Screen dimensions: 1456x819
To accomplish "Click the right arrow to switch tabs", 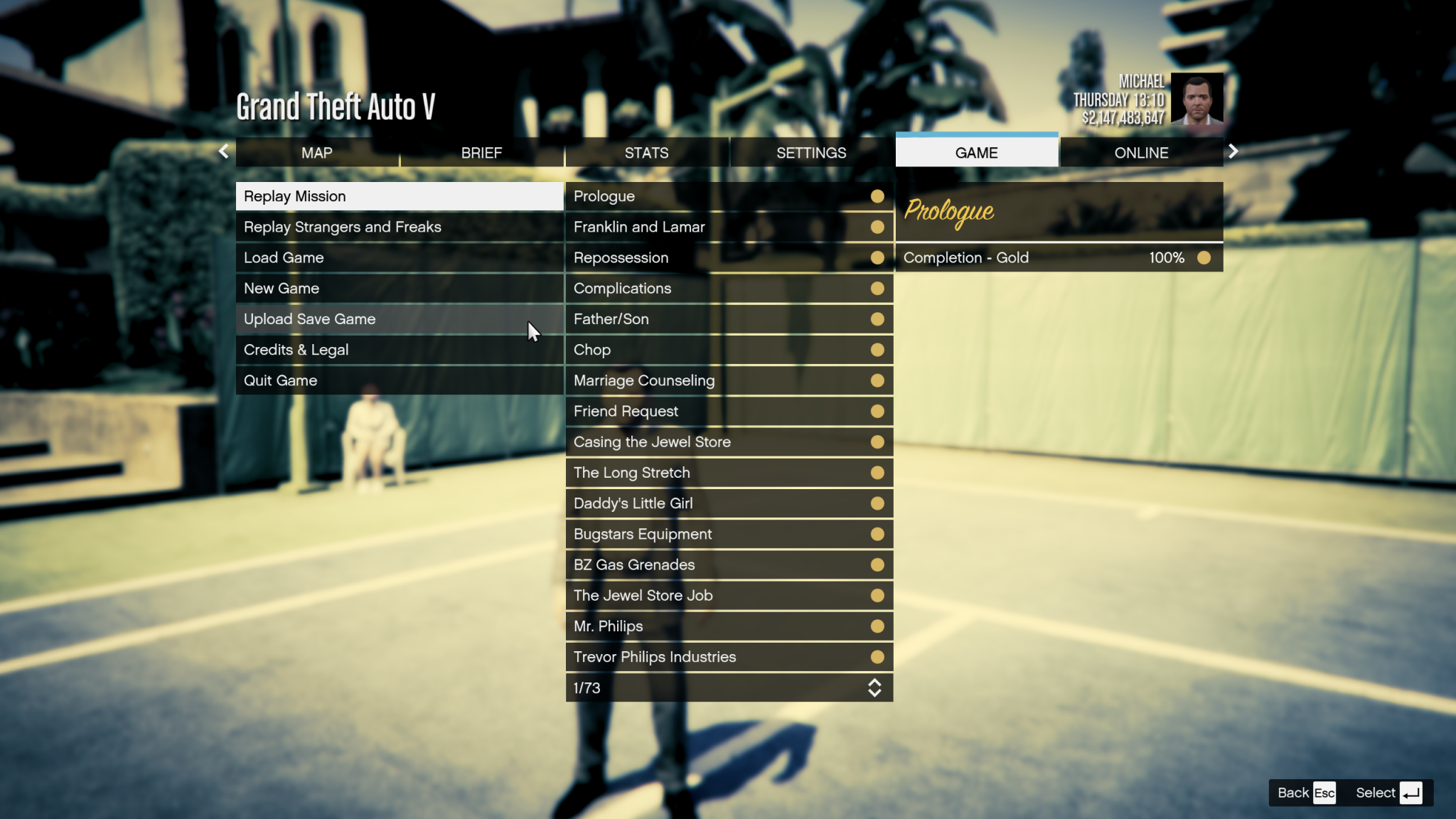I will [1233, 151].
